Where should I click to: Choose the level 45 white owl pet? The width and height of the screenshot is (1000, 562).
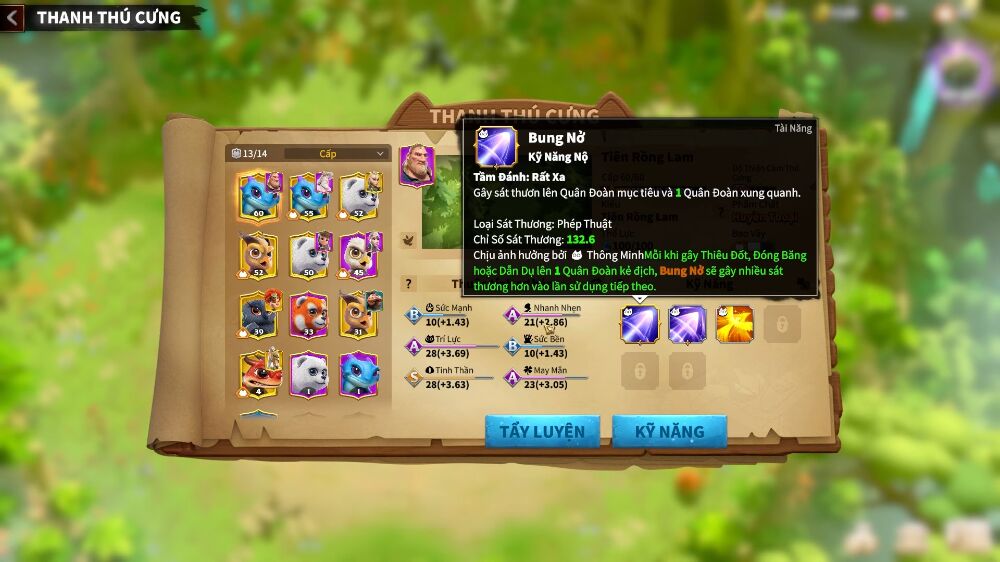358,254
